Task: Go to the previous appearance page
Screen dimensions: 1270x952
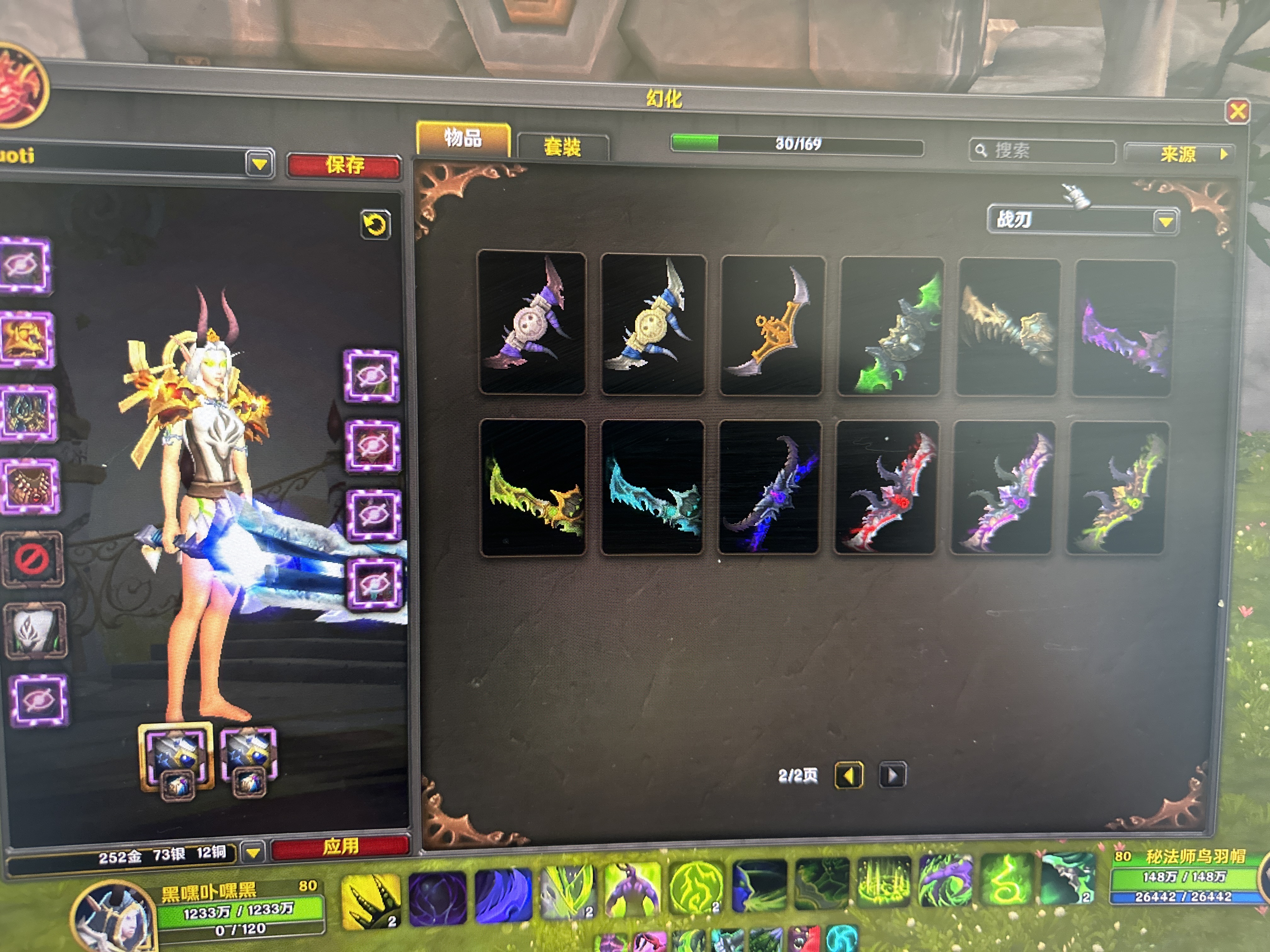Action: click(848, 776)
